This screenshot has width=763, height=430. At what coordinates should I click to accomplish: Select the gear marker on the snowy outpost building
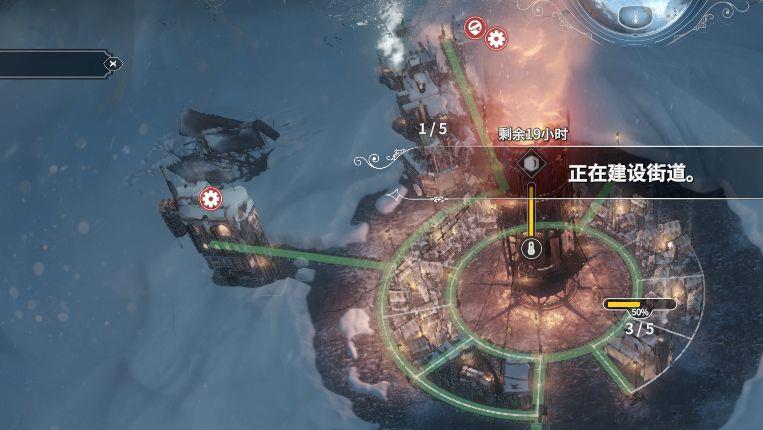tap(210, 198)
